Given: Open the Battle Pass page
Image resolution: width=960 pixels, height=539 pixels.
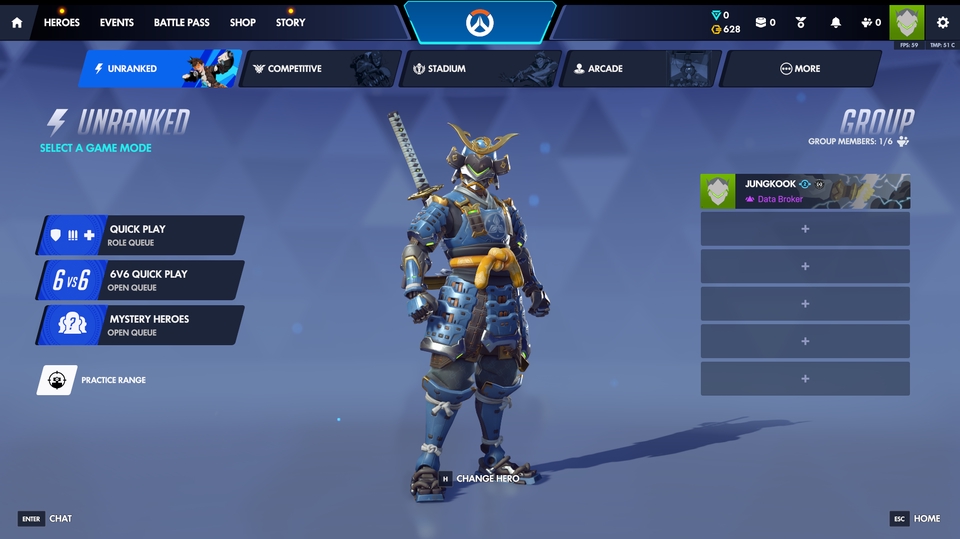Looking at the screenshot, I should [180, 22].
